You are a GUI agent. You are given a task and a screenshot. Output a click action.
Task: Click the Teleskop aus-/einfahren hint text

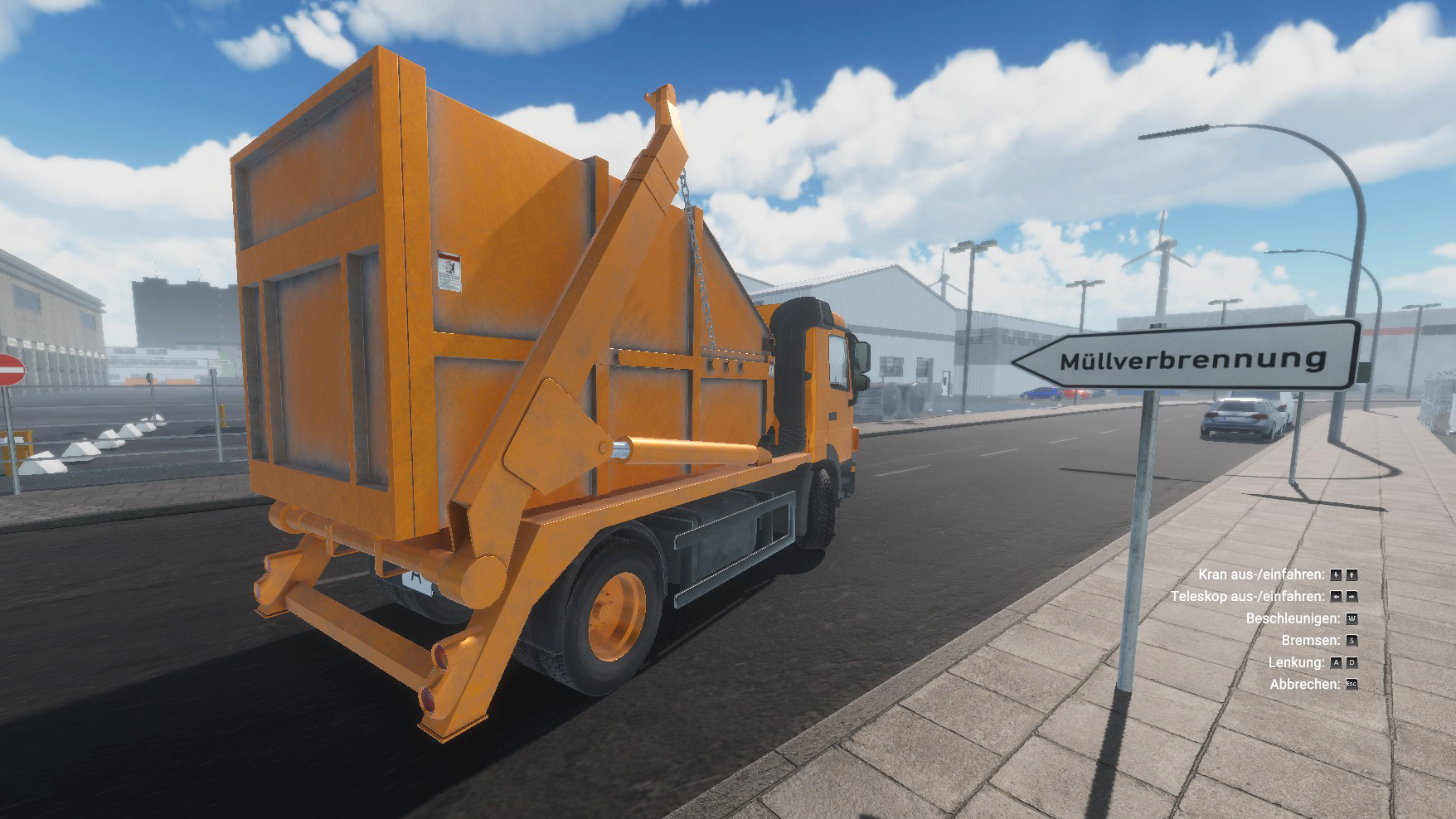(x=1250, y=596)
